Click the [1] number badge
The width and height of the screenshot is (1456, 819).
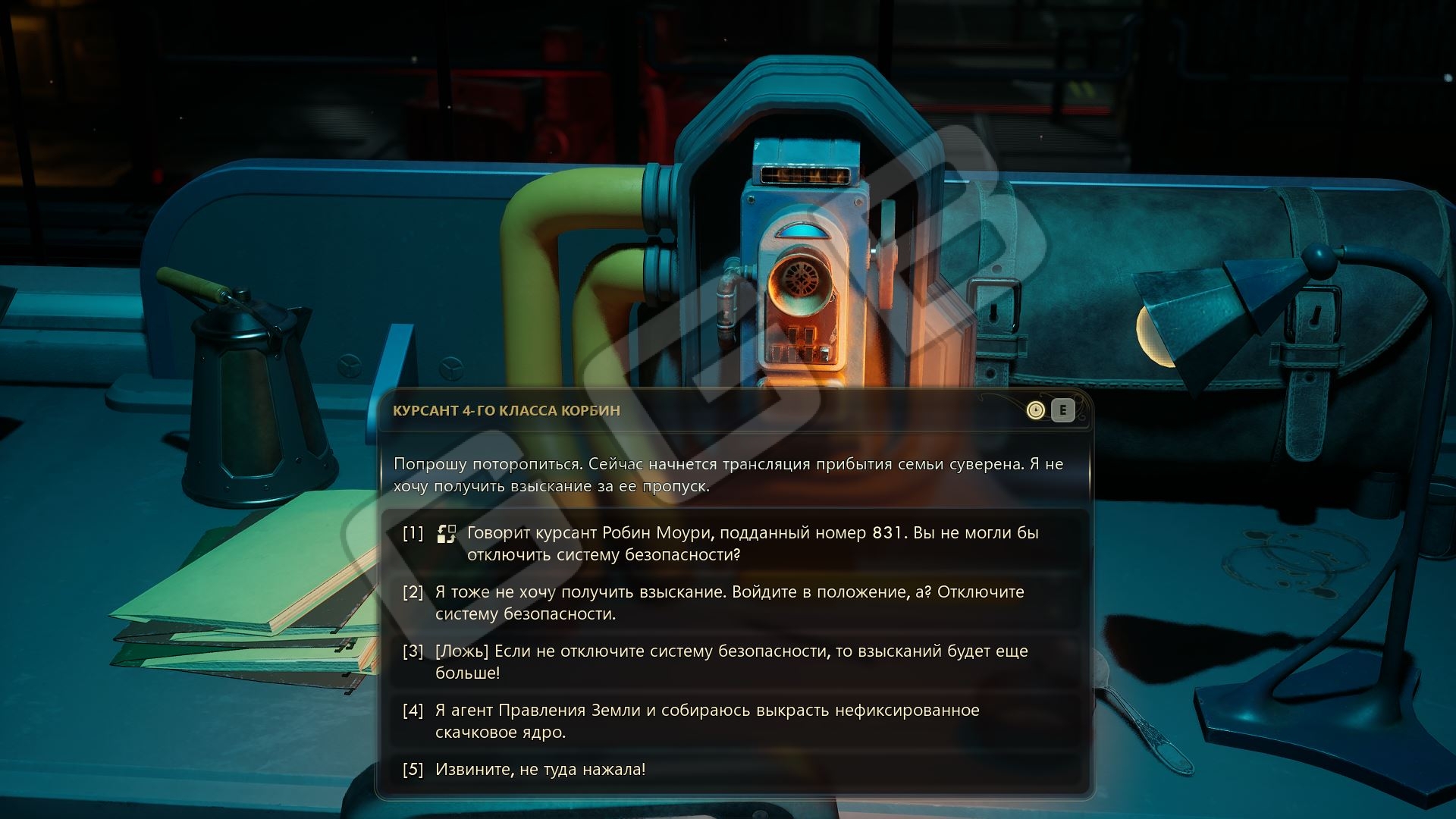(x=413, y=533)
